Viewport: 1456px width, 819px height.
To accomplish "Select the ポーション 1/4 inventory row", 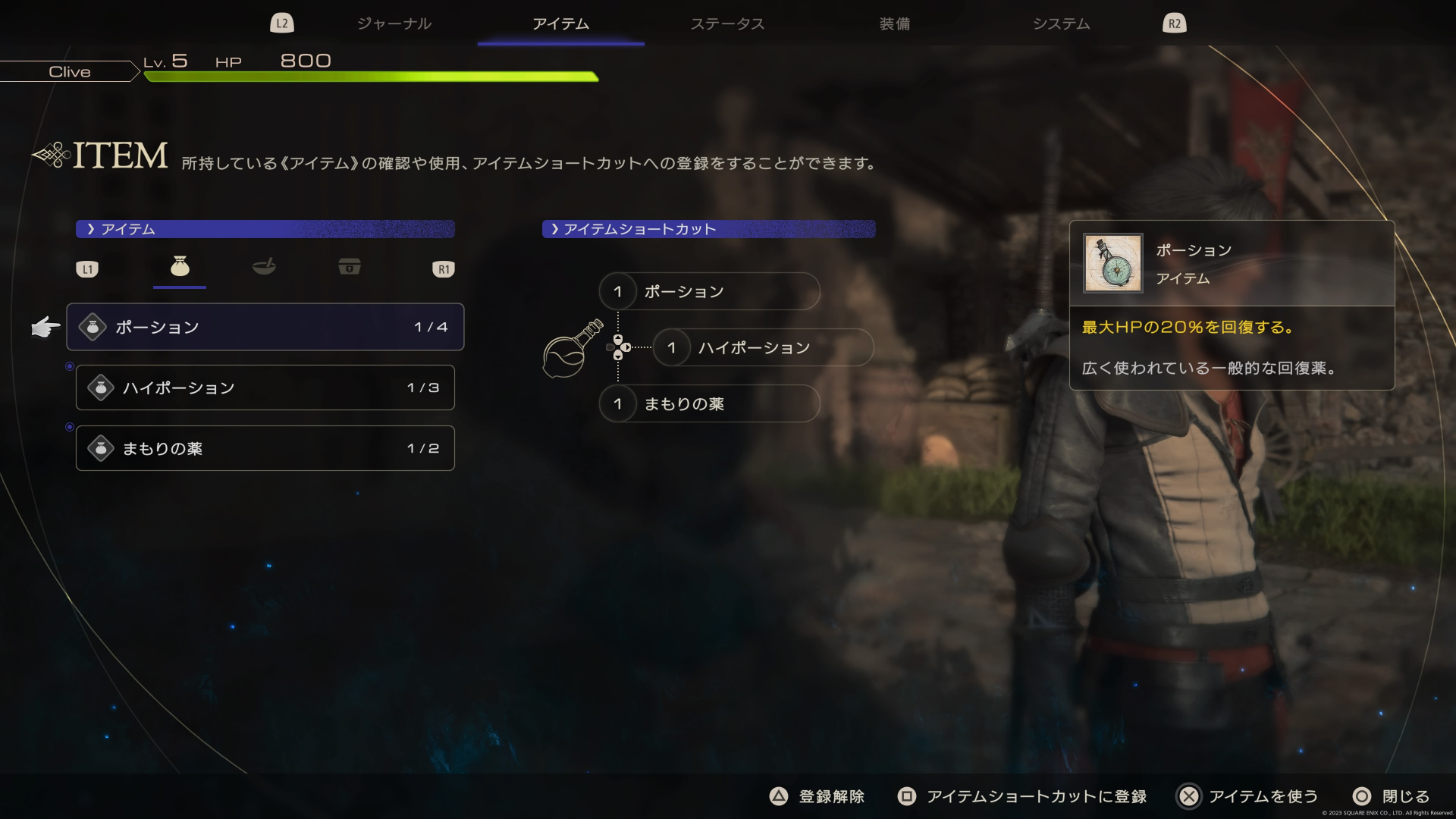I will point(265,327).
